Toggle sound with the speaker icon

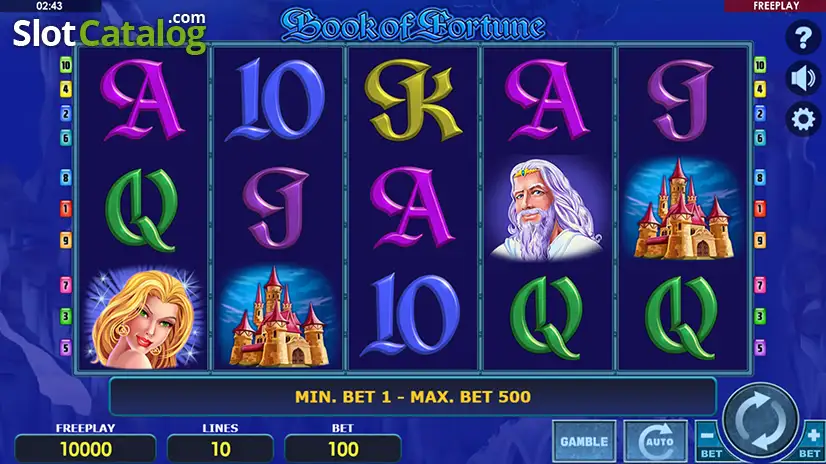(803, 79)
